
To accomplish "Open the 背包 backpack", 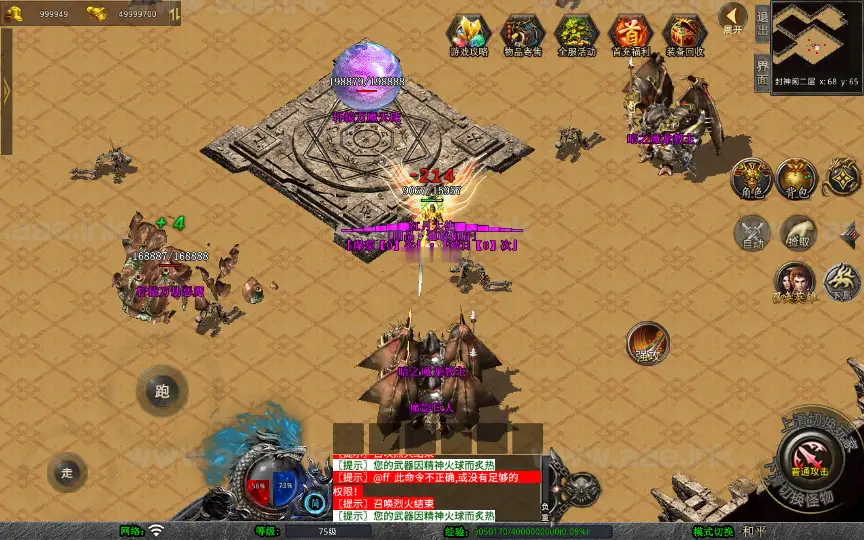I will click(x=797, y=177).
